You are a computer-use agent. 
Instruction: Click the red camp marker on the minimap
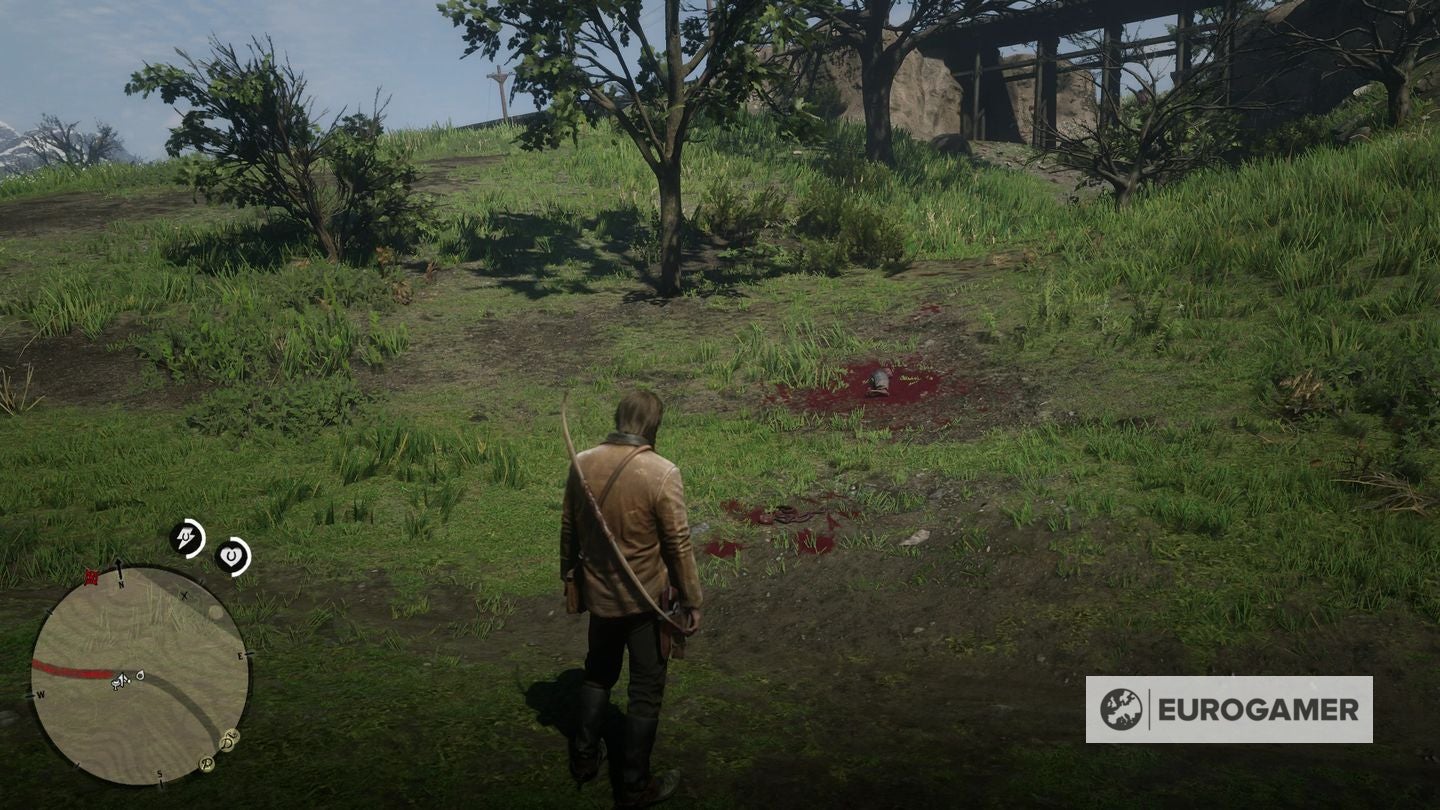tap(92, 576)
